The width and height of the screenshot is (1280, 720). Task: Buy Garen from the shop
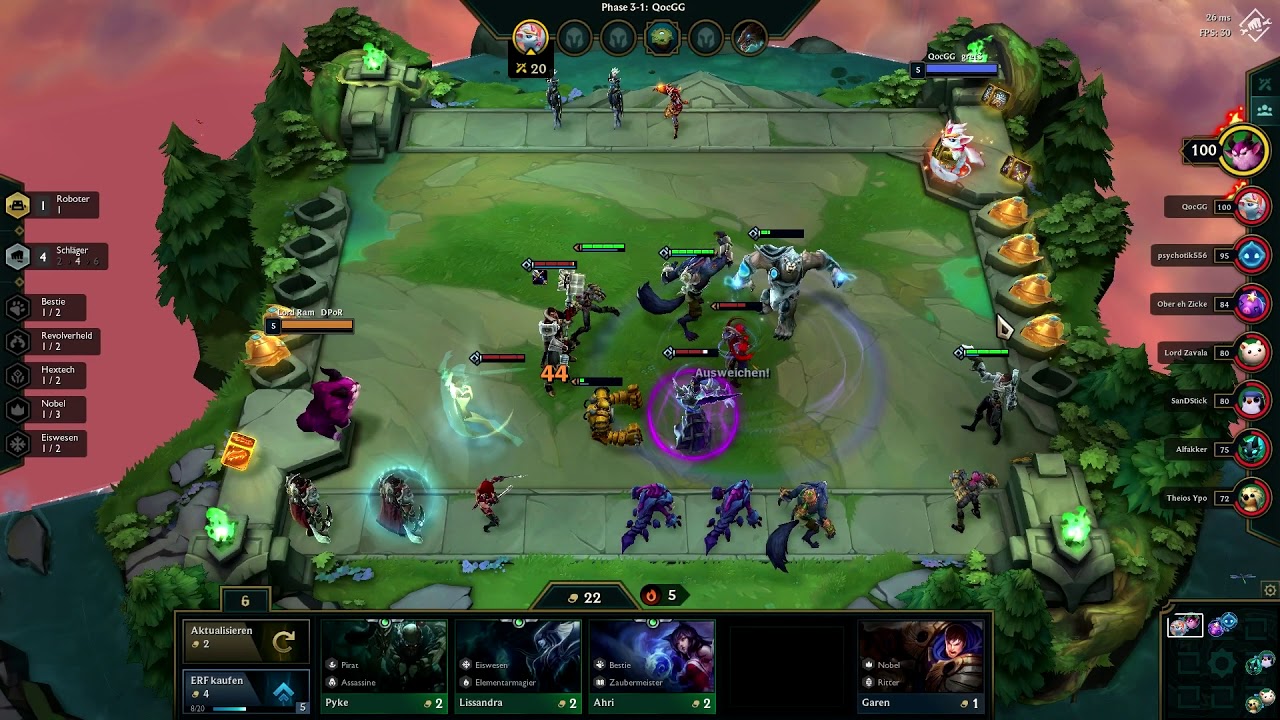coord(921,666)
